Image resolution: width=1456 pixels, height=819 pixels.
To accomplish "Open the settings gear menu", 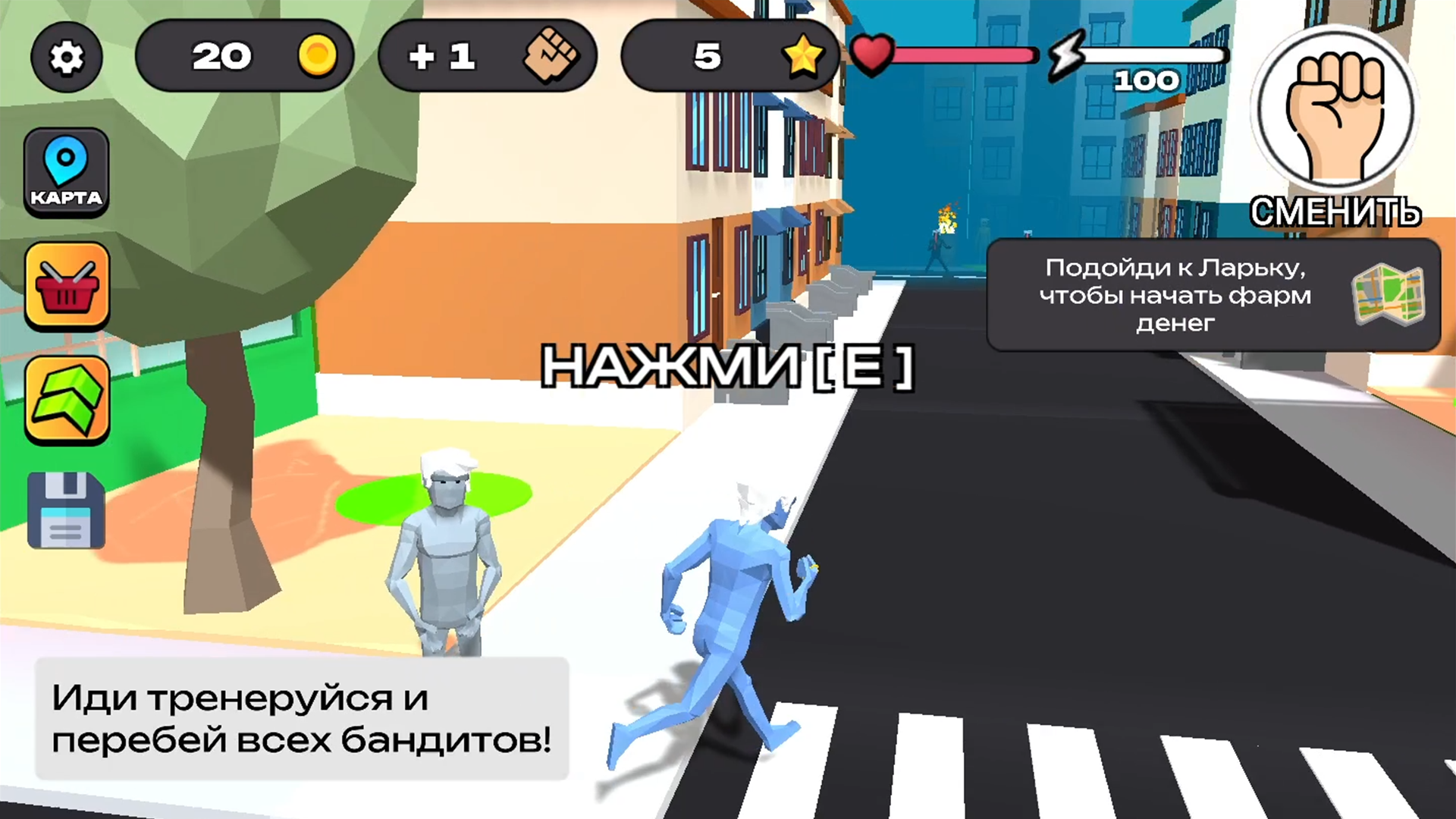I will tap(67, 57).
